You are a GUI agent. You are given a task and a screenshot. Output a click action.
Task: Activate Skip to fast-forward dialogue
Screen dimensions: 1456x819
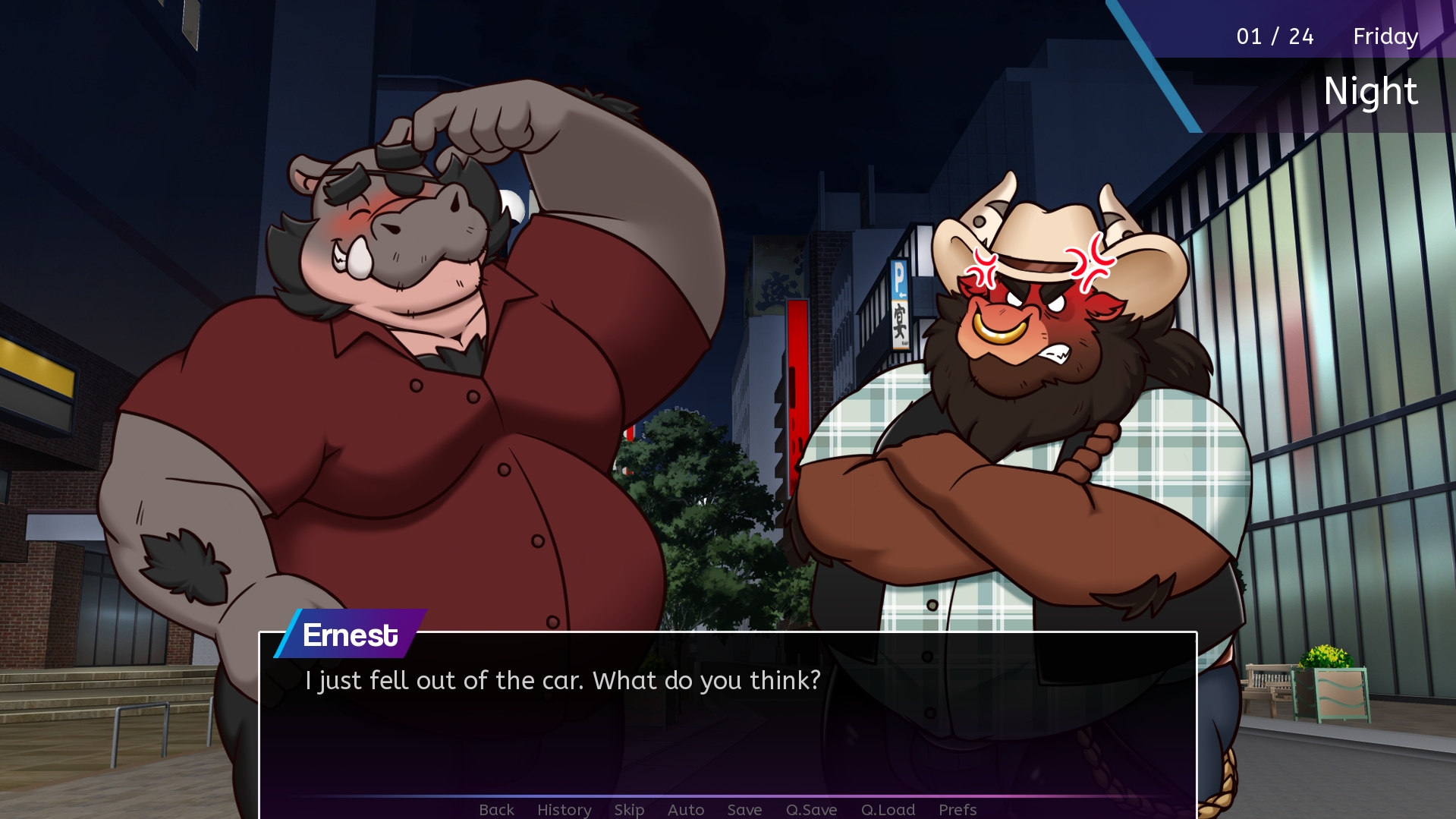click(x=629, y=810)
